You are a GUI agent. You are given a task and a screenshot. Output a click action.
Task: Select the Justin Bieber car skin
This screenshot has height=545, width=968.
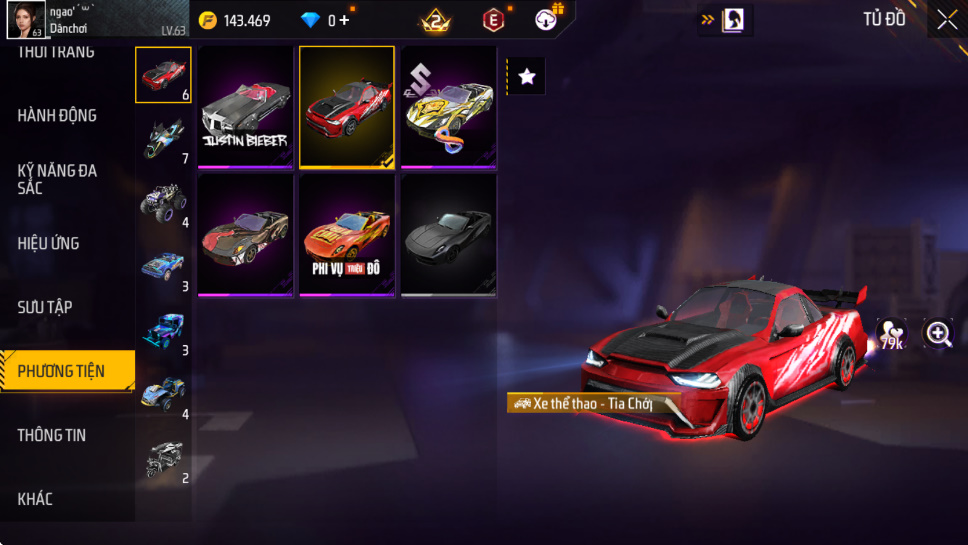pyautogui.click(x=246, y=107)
